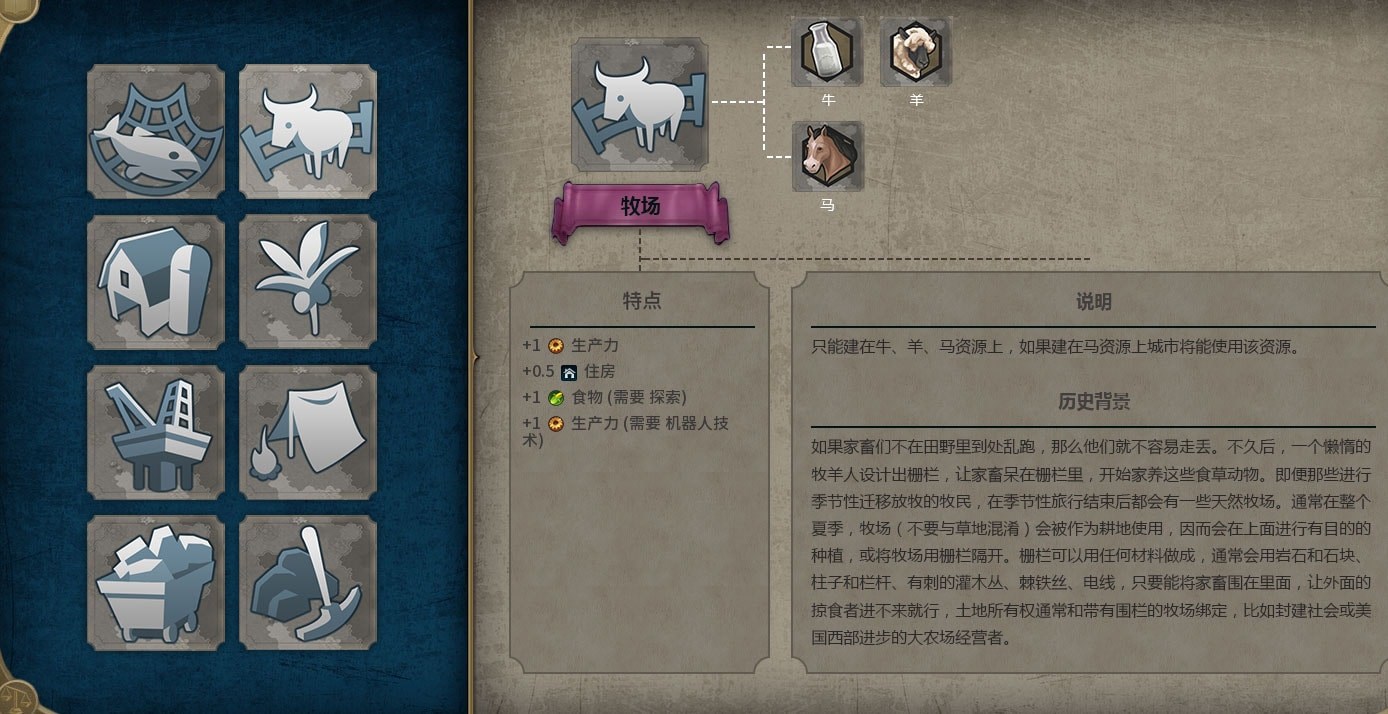Select the fishing boats tile with netted fish

click(x=156, y=132)
